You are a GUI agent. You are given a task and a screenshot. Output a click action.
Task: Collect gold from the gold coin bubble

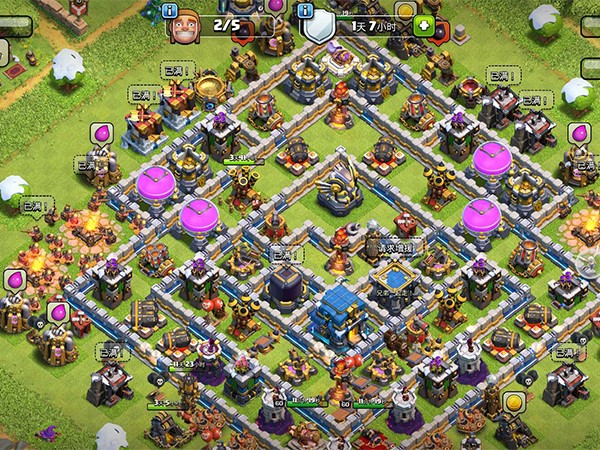pyautogui.click(x=514, y=402)
